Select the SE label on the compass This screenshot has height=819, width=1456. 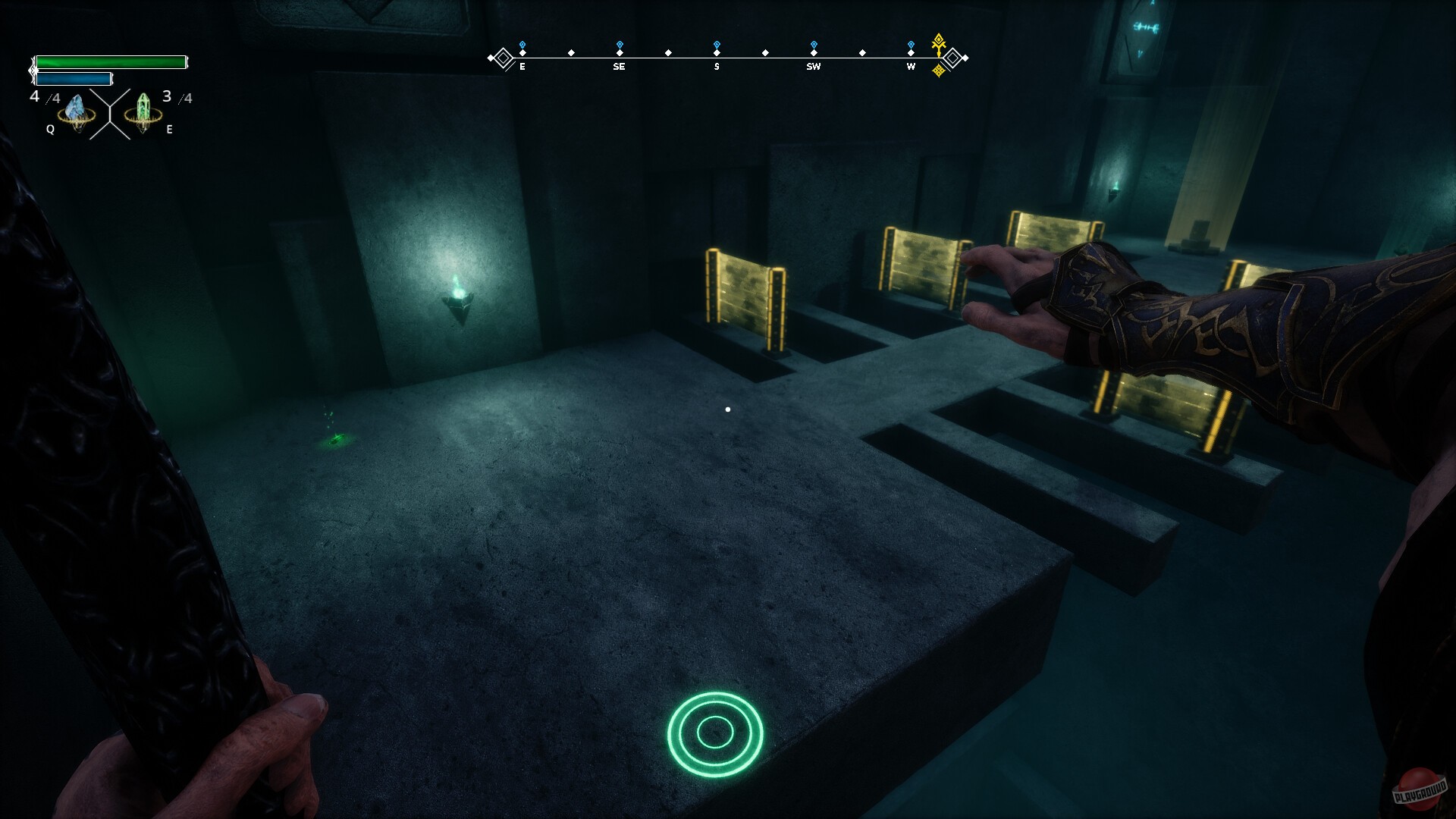point(620,67)
